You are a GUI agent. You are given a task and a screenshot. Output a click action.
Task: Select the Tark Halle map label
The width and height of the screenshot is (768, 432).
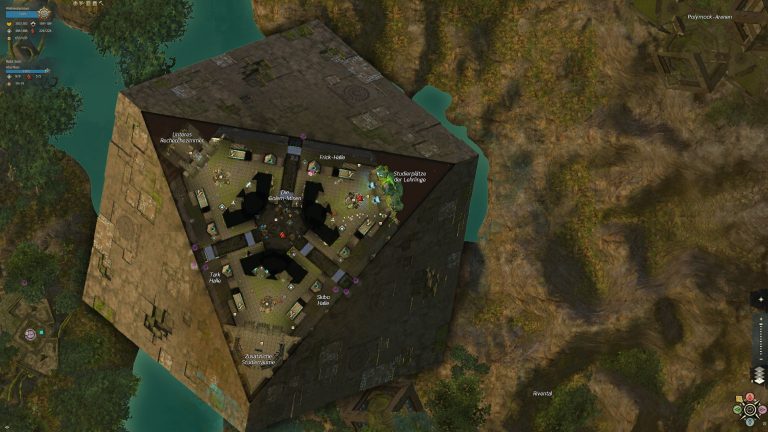215,279
